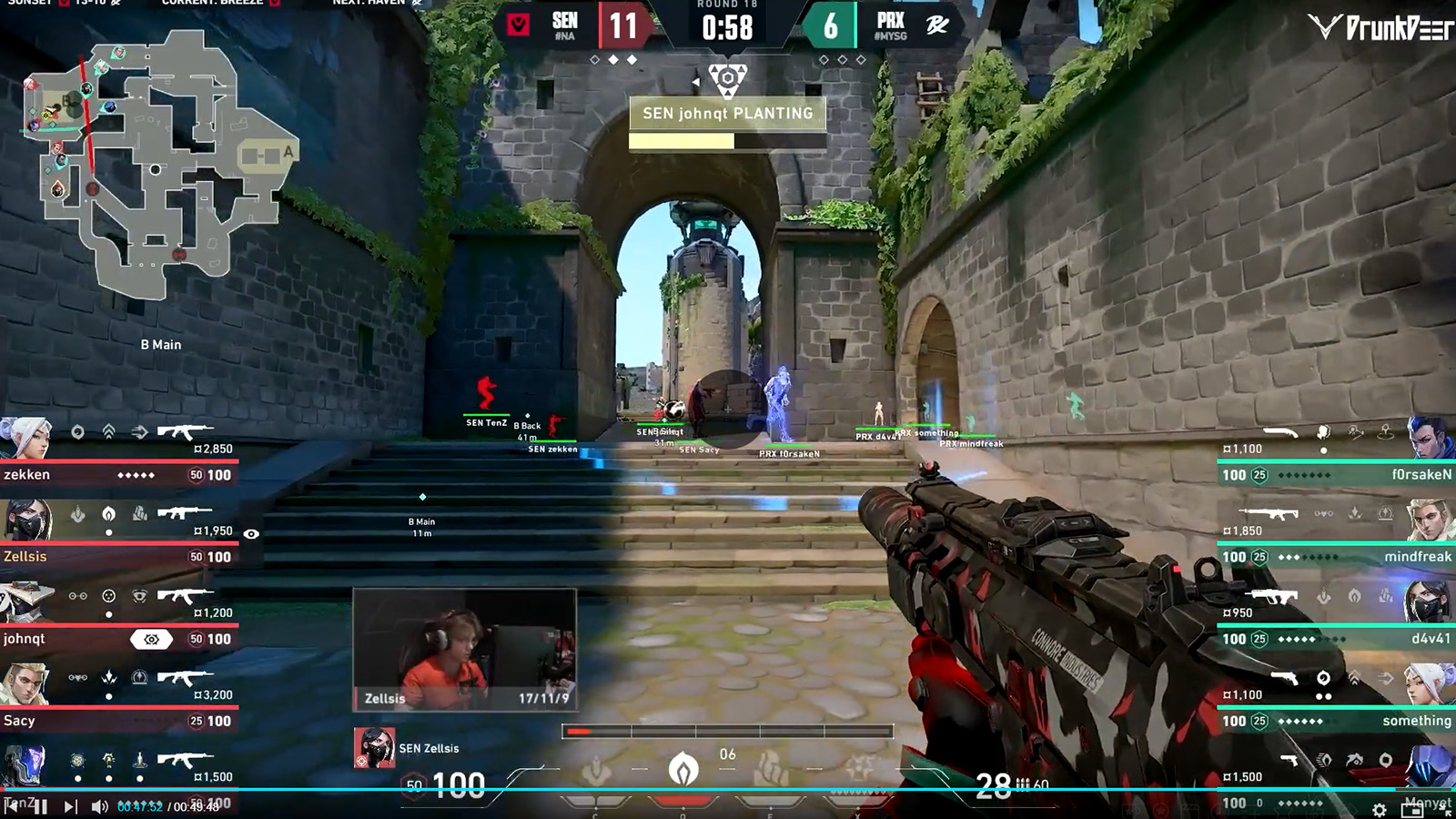Play the next video
Screen dimensions: 1456x819
tap(70, 805)
